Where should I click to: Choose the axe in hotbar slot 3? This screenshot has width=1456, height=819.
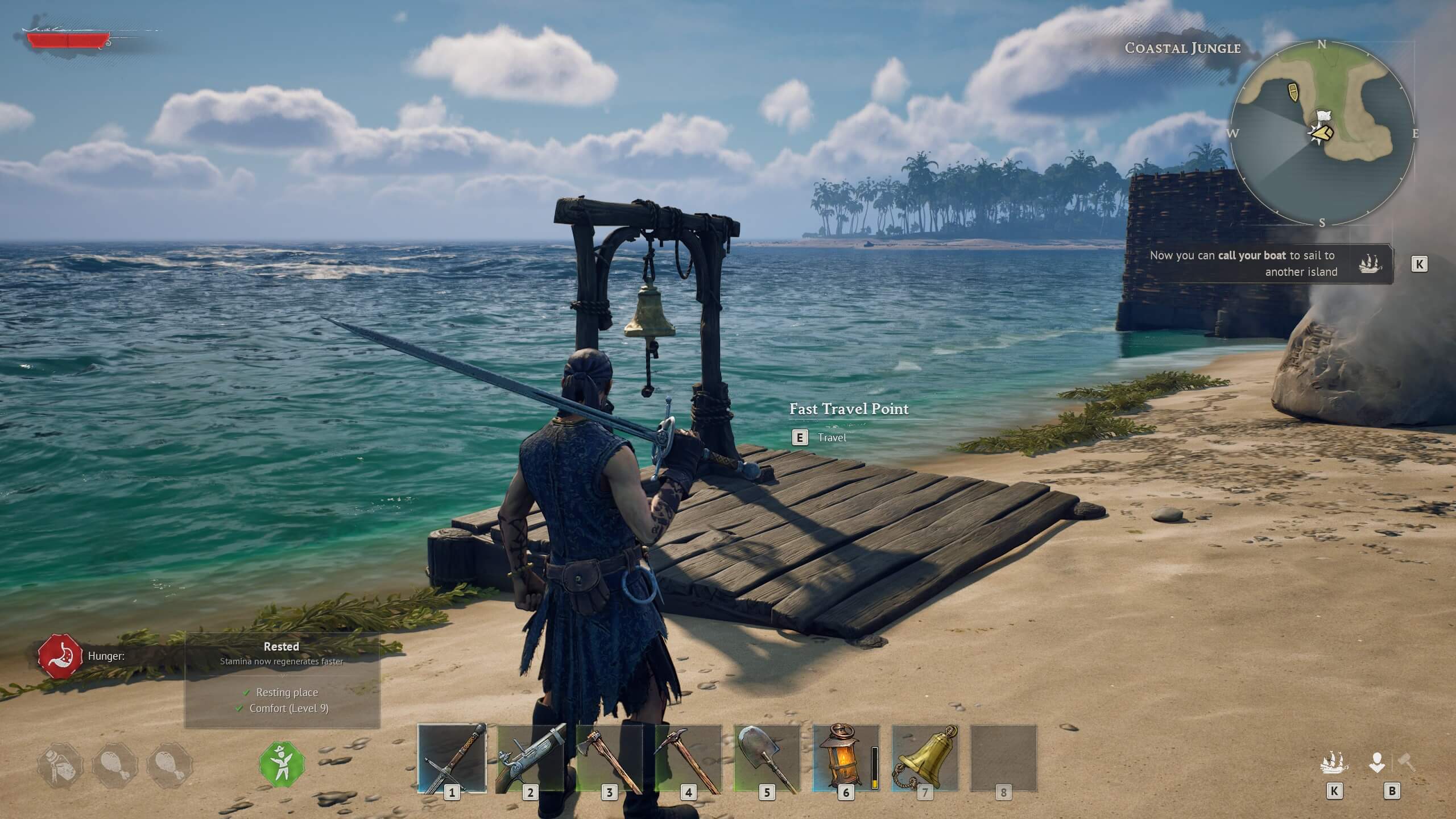coord(609,758)
